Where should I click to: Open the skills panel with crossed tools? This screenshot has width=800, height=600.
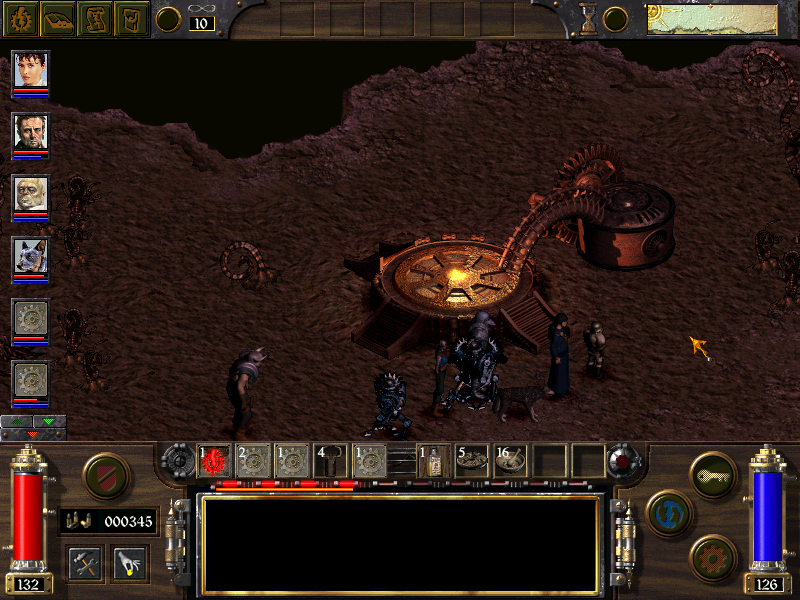[x=86, y=564]
